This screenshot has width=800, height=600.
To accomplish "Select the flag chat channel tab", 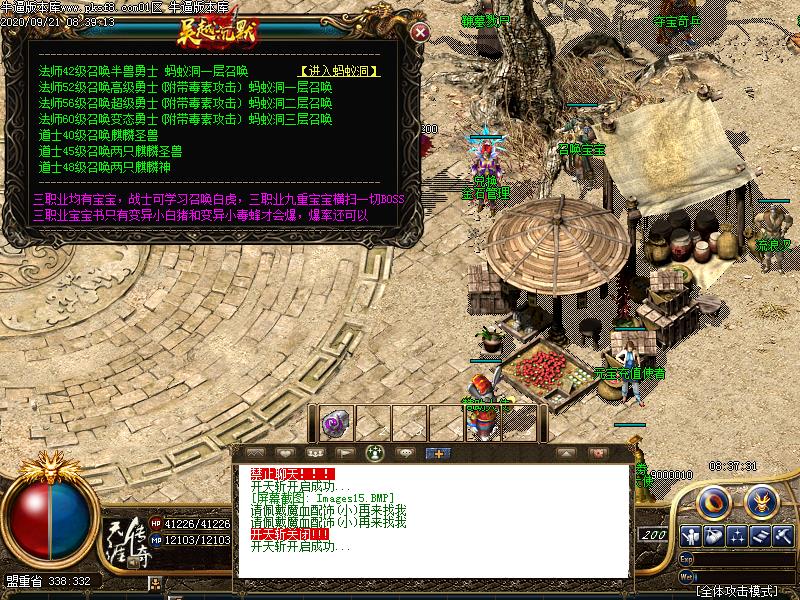I will [x=345, y=453].
